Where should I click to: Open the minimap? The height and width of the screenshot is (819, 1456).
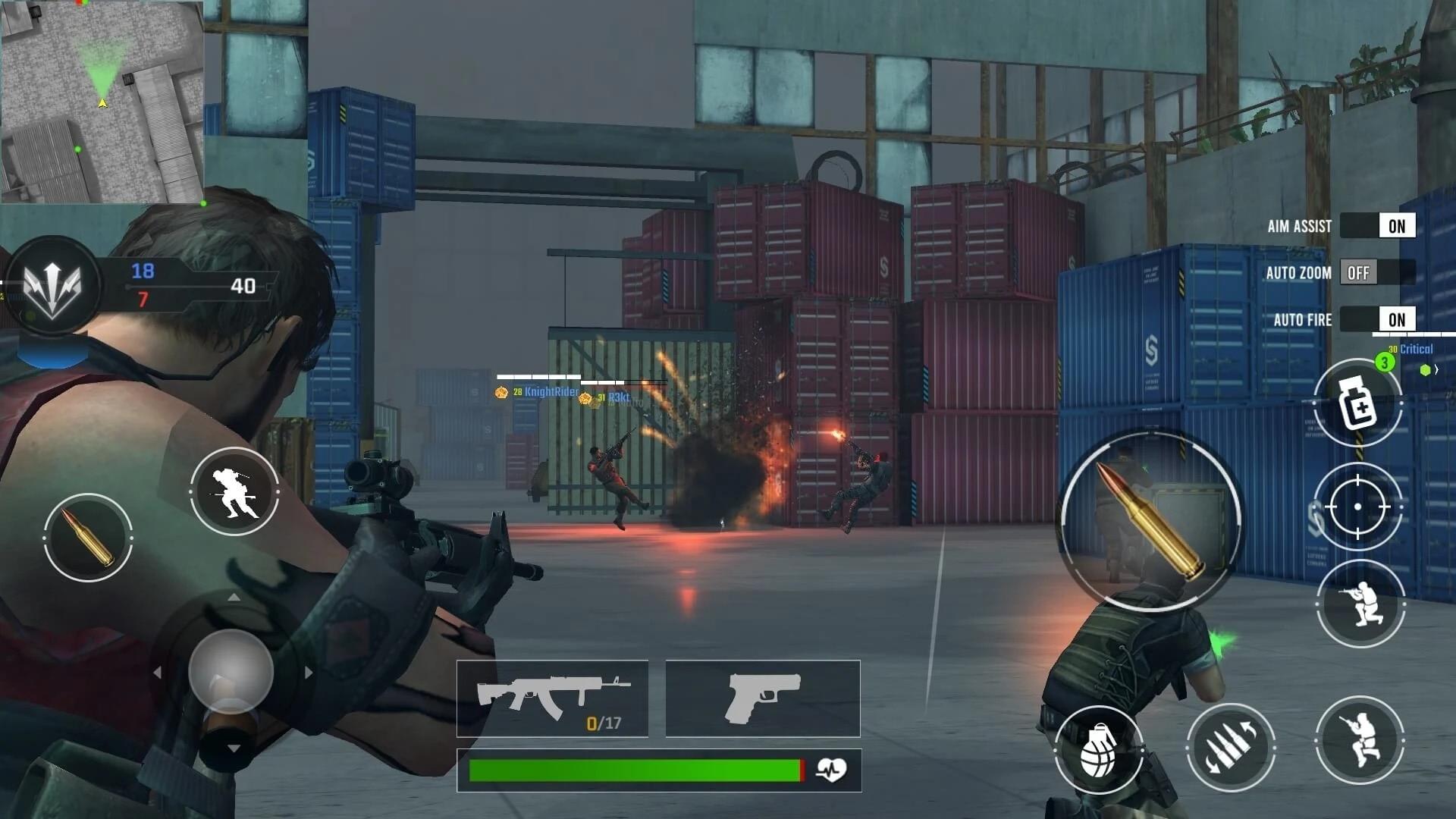(102, 102)
